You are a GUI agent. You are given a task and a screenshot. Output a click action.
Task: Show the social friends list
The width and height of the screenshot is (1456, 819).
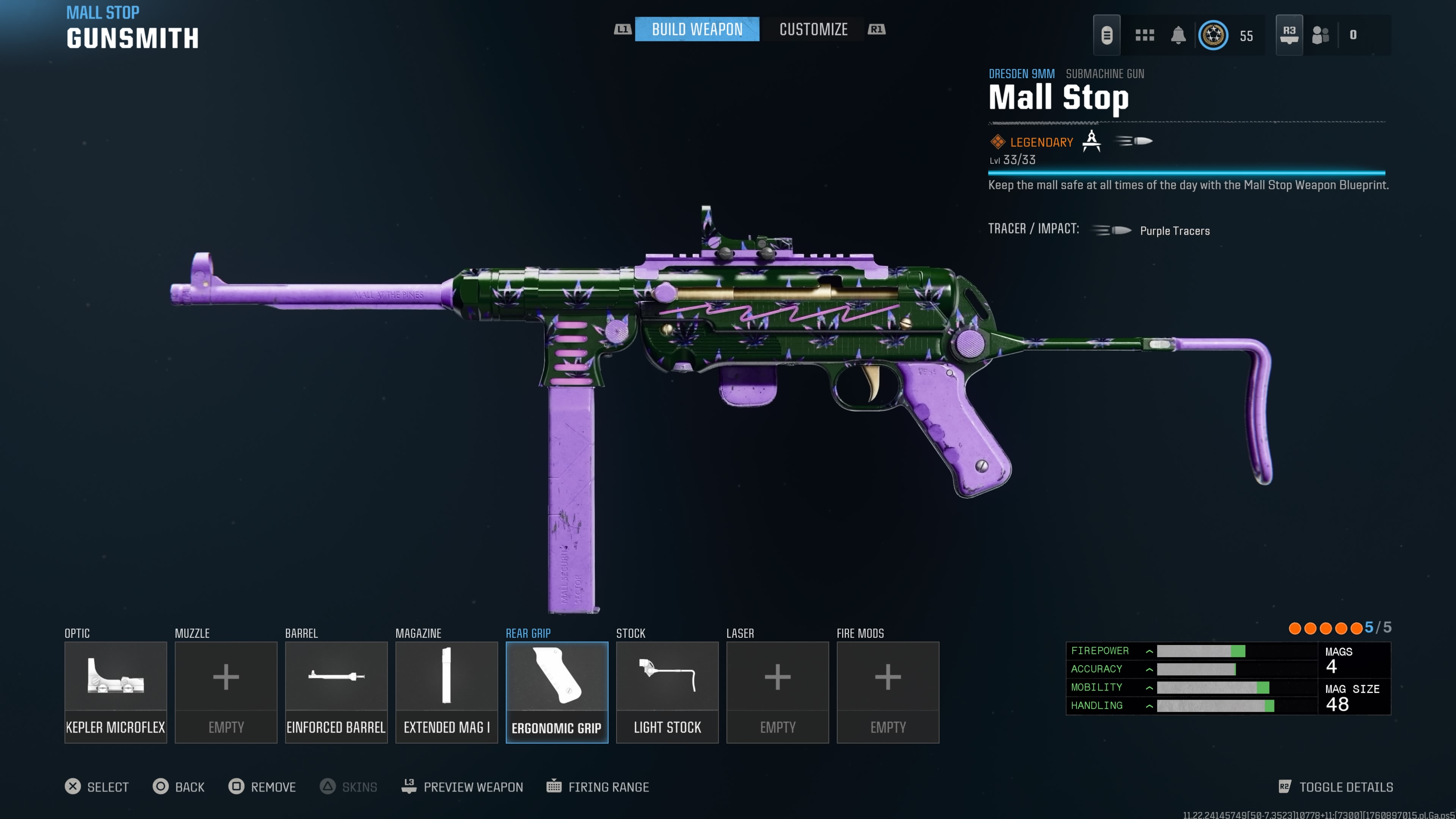coord(1320,35)
